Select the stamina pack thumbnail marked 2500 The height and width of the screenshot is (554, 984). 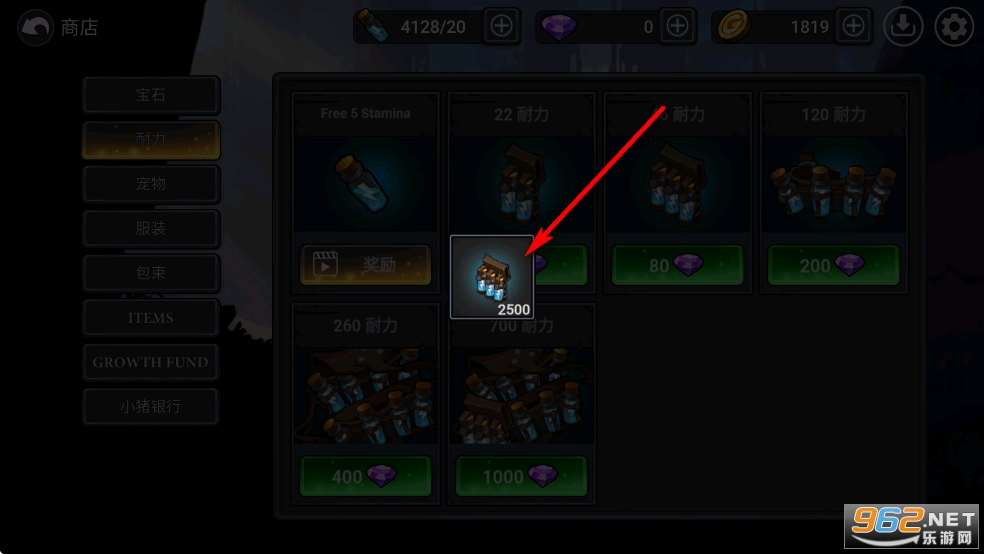[492, 277]
